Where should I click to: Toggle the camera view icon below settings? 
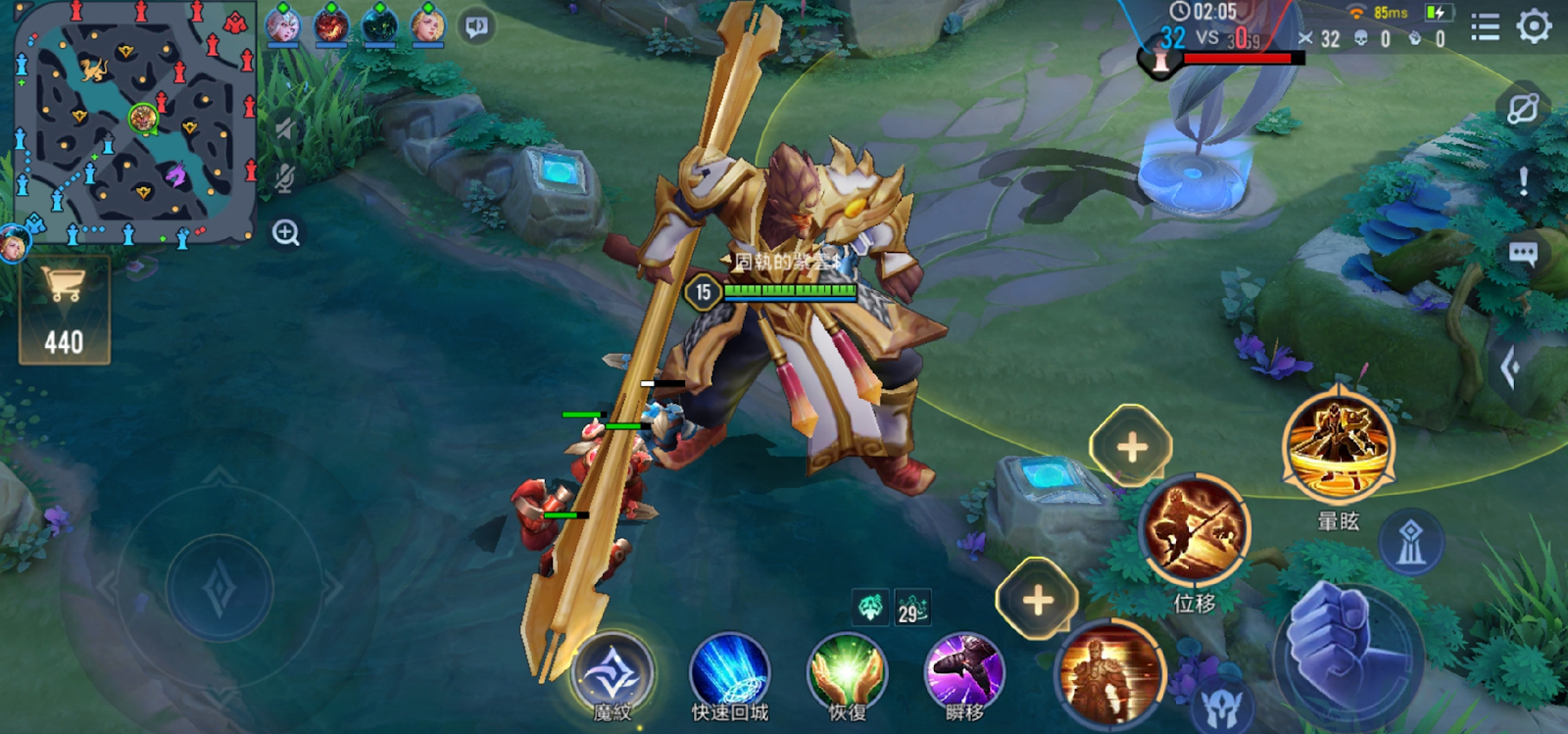(x=1522, y=109)
